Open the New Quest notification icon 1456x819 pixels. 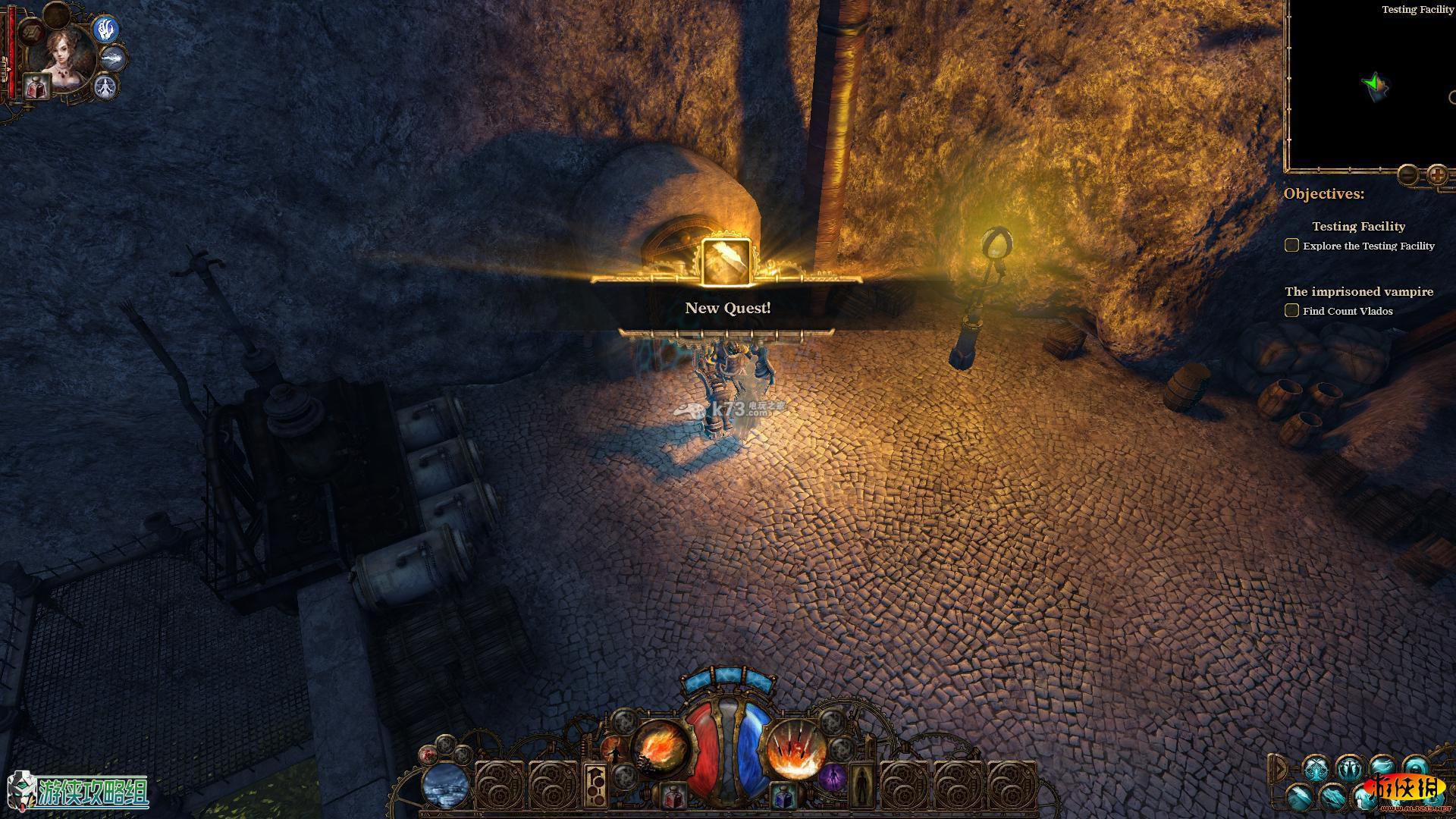pyautogui.click(x=726, y=262)
